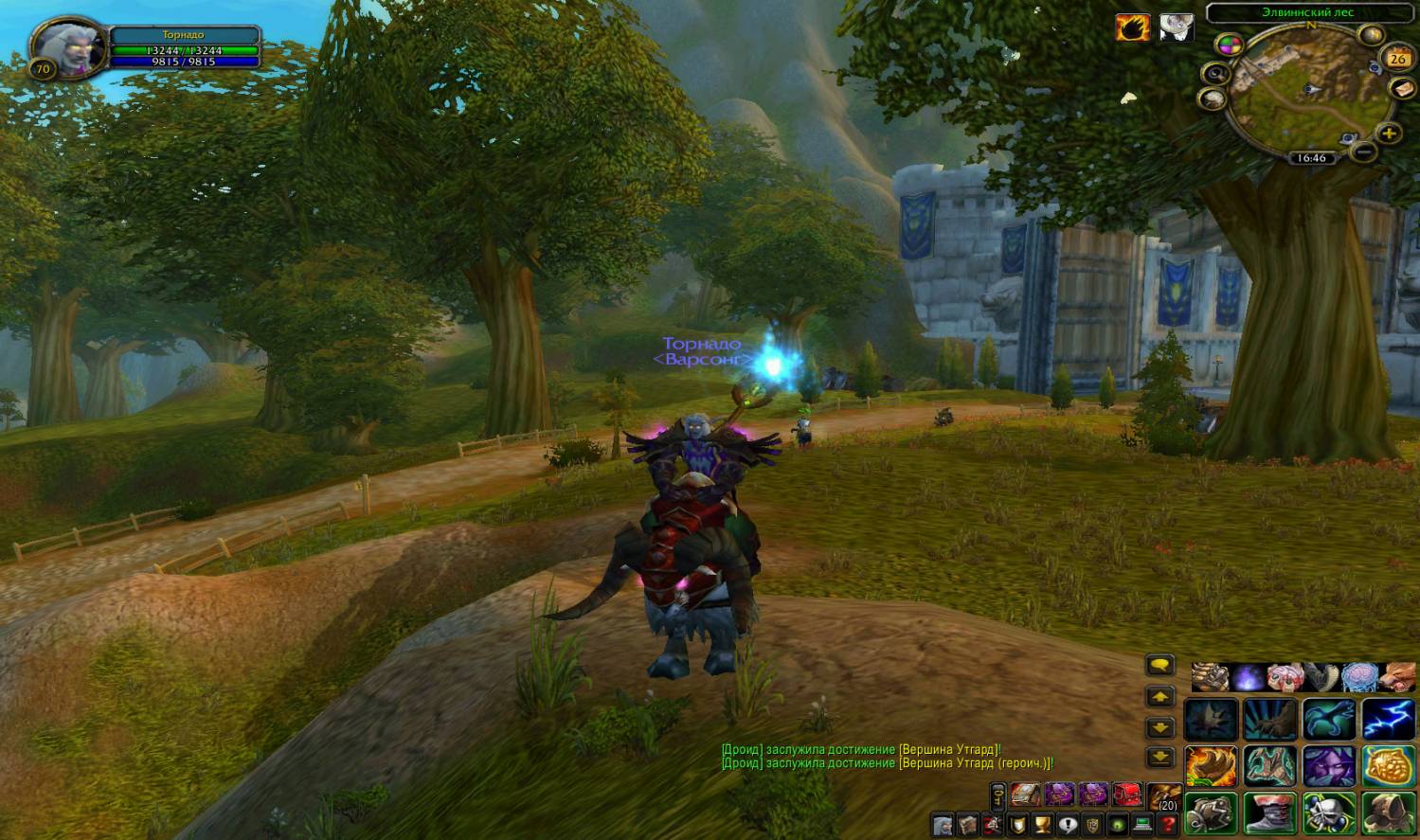Activate the lightning bolt ability
The height and width of the screenshot is (840, 1420).
coord(1388,719)
